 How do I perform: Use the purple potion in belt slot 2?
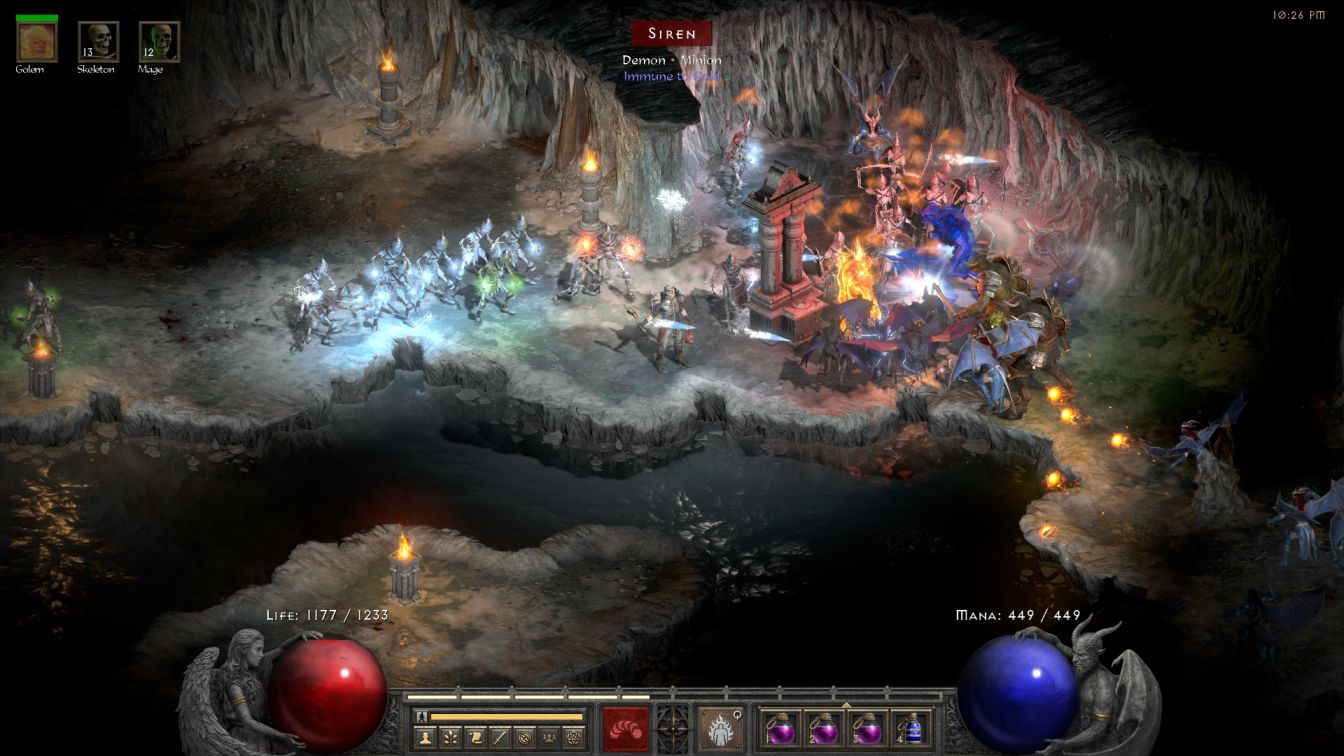coord(824,728)
